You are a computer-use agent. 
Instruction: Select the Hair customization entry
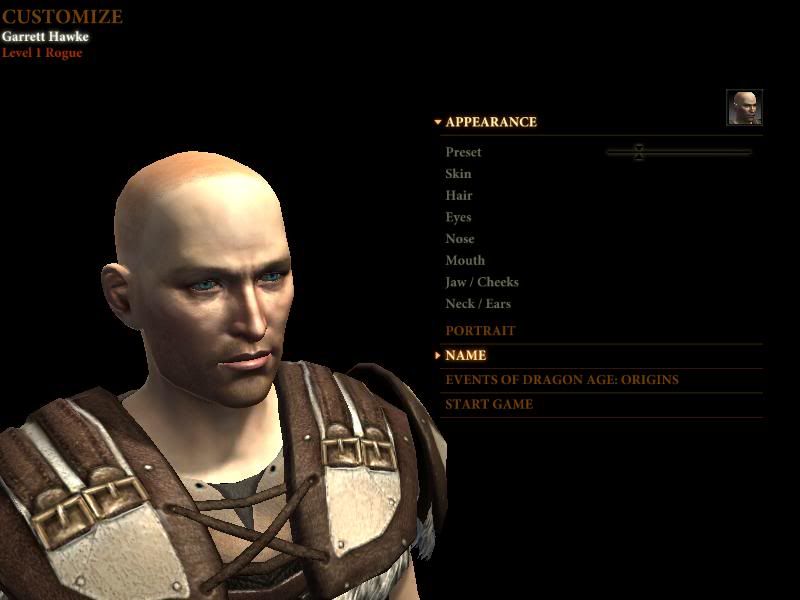pyautogui.click(x=459, y=196)
